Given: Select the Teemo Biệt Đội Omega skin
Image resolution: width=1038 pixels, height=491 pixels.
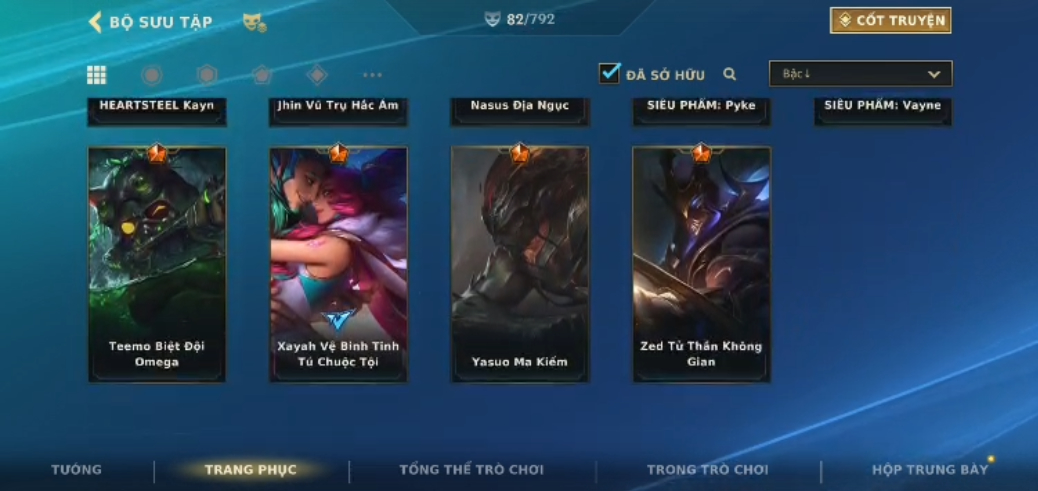Looking at the screenshot, I should click(157, 265).
